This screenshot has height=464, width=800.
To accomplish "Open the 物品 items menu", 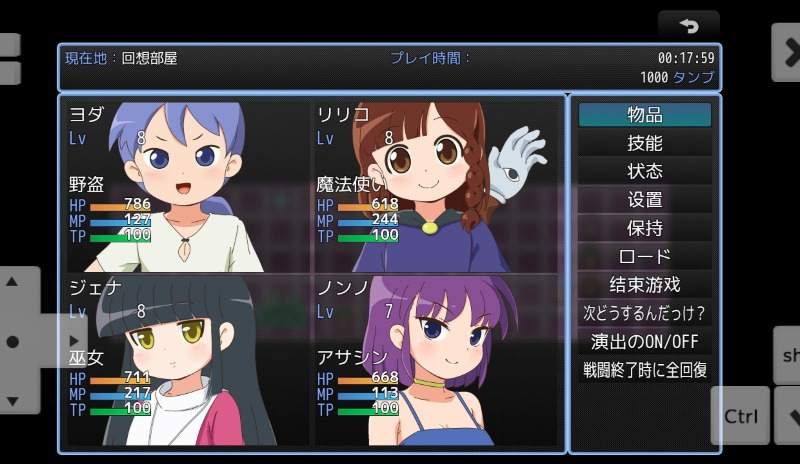I will (x=645, y=115).
